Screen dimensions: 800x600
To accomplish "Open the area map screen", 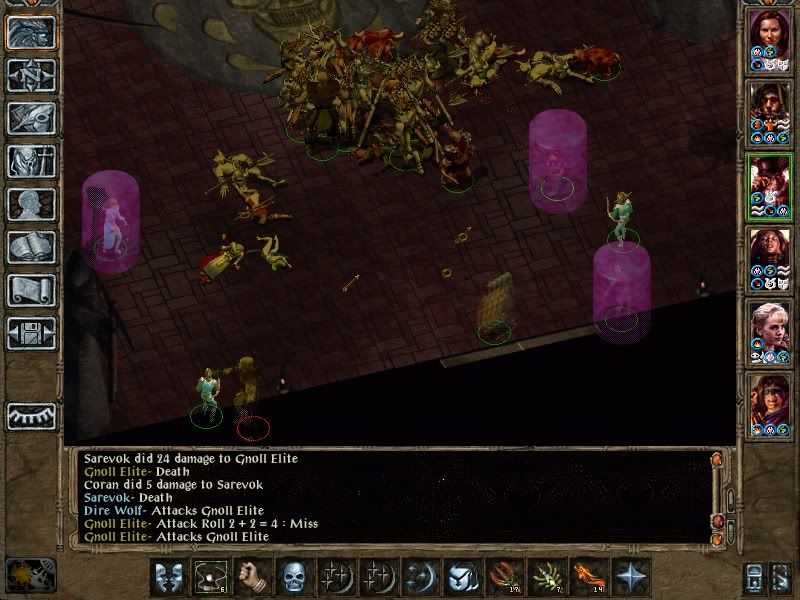I will 31,75.
